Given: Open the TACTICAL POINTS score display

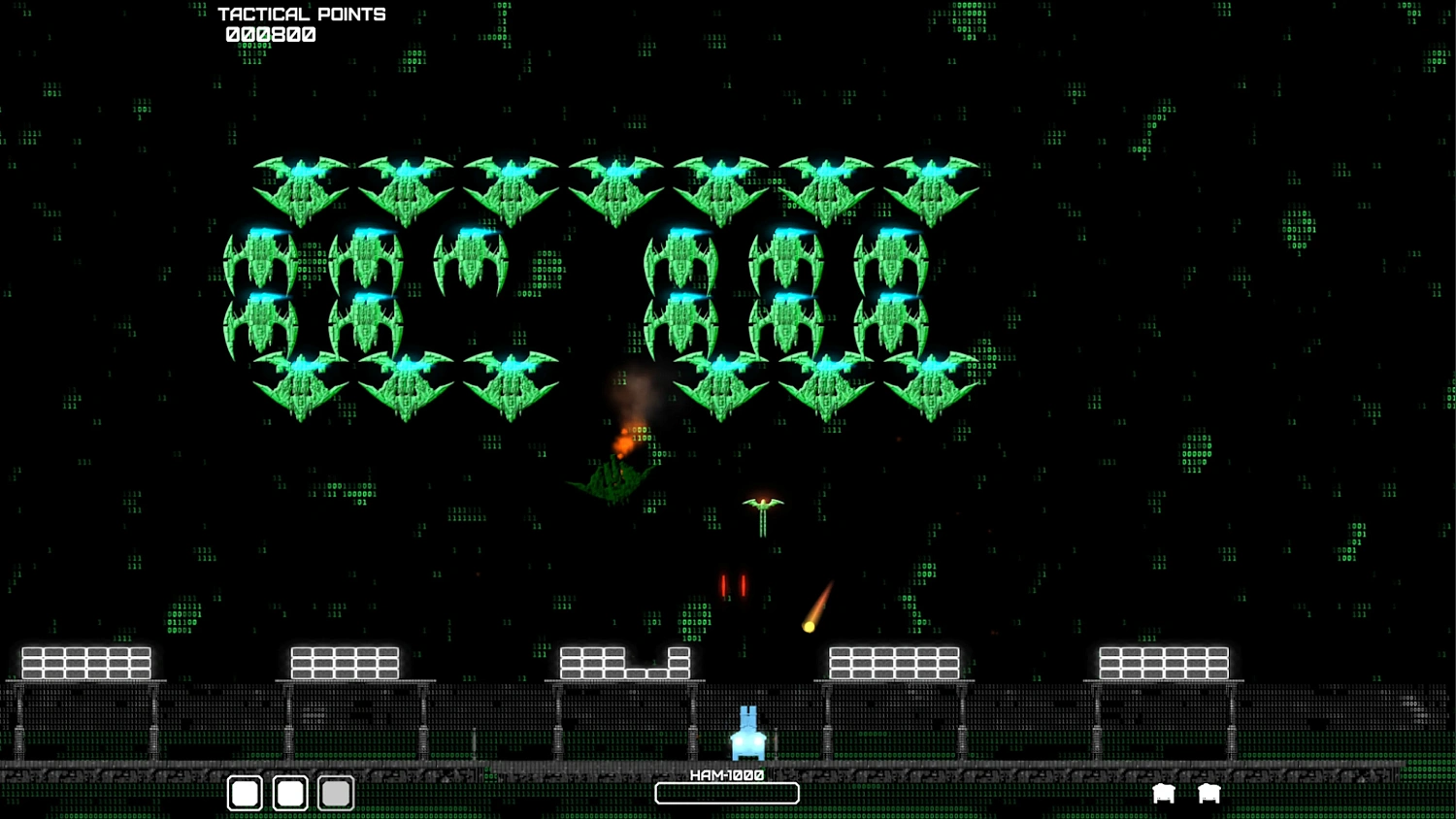Looking at the screenshot, I should (302, 14).
